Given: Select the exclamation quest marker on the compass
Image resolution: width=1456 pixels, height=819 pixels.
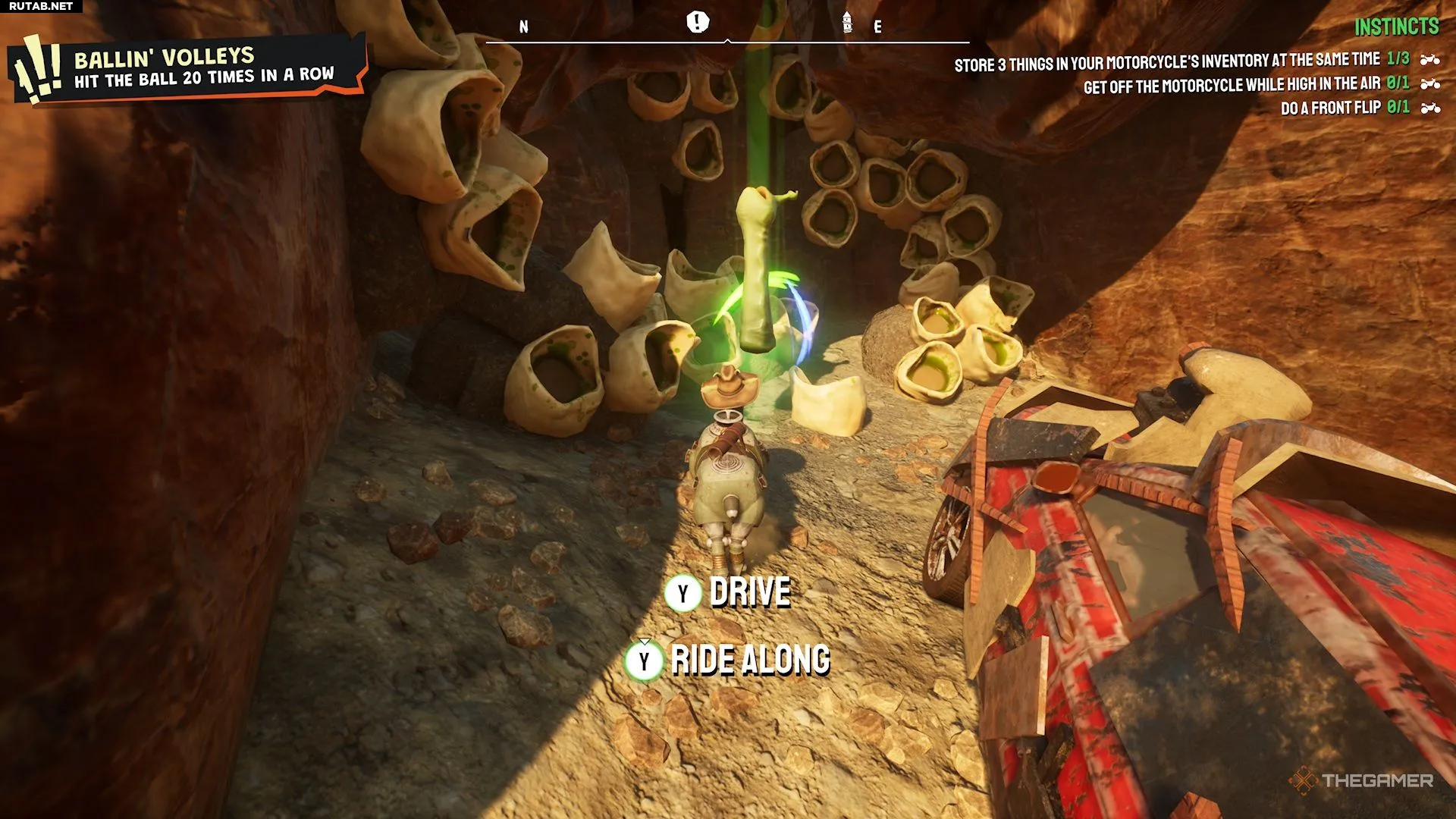Looking at the screenshot, I should [x=697, y=22].
